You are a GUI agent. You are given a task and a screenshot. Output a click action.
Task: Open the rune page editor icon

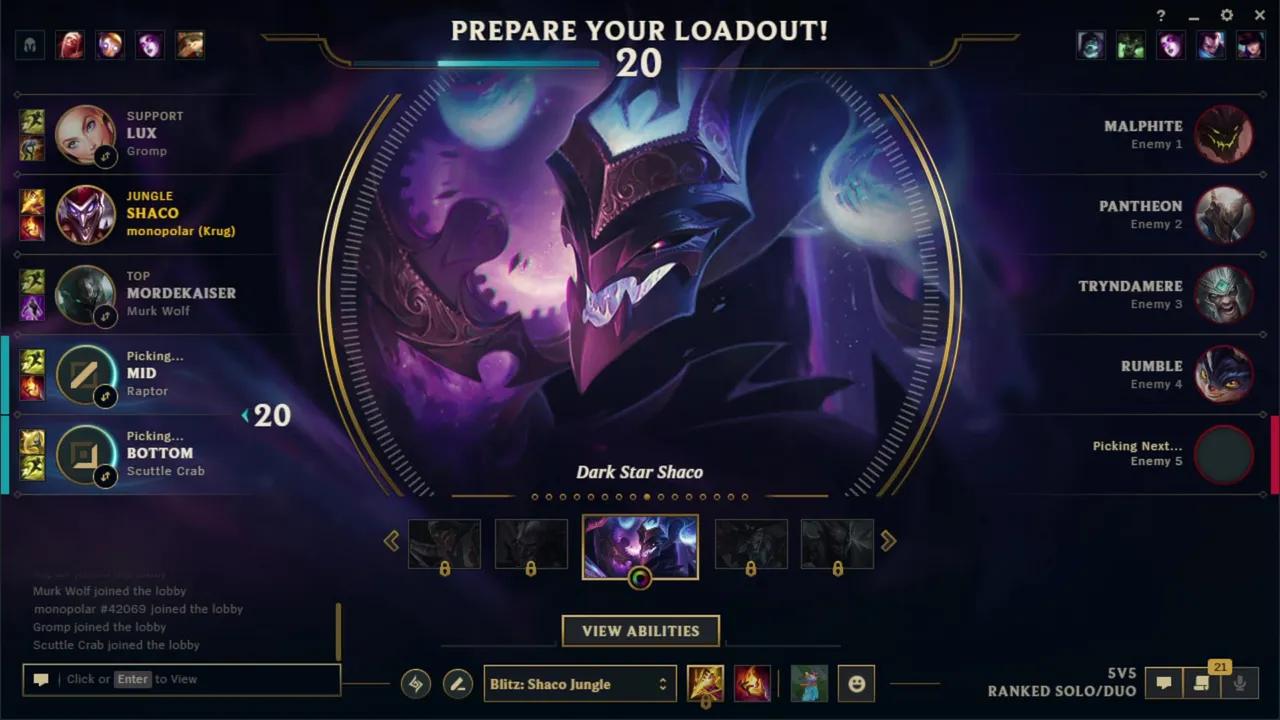click(x=457, y=684)
